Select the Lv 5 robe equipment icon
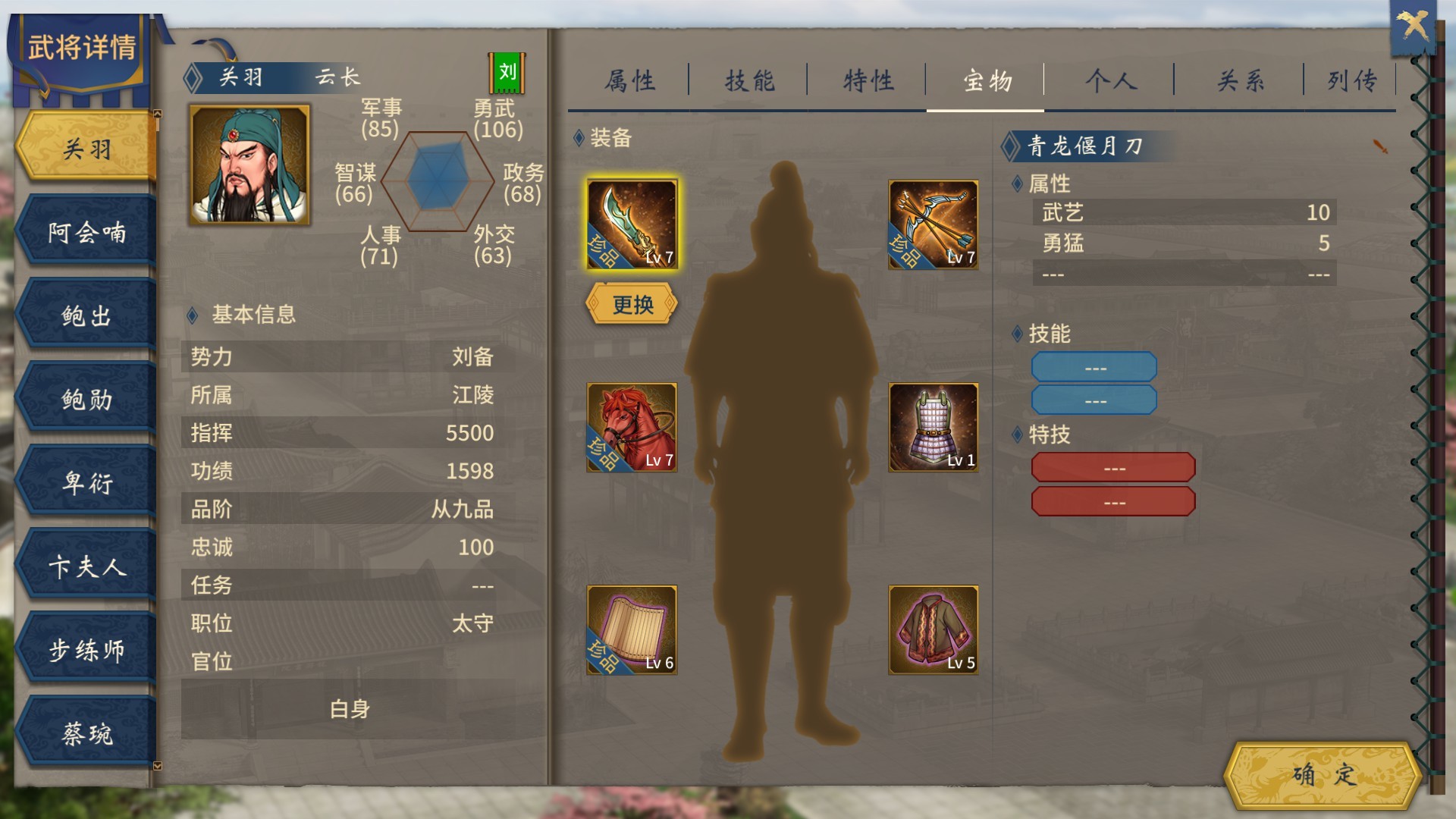 click(x=933, y=629)
